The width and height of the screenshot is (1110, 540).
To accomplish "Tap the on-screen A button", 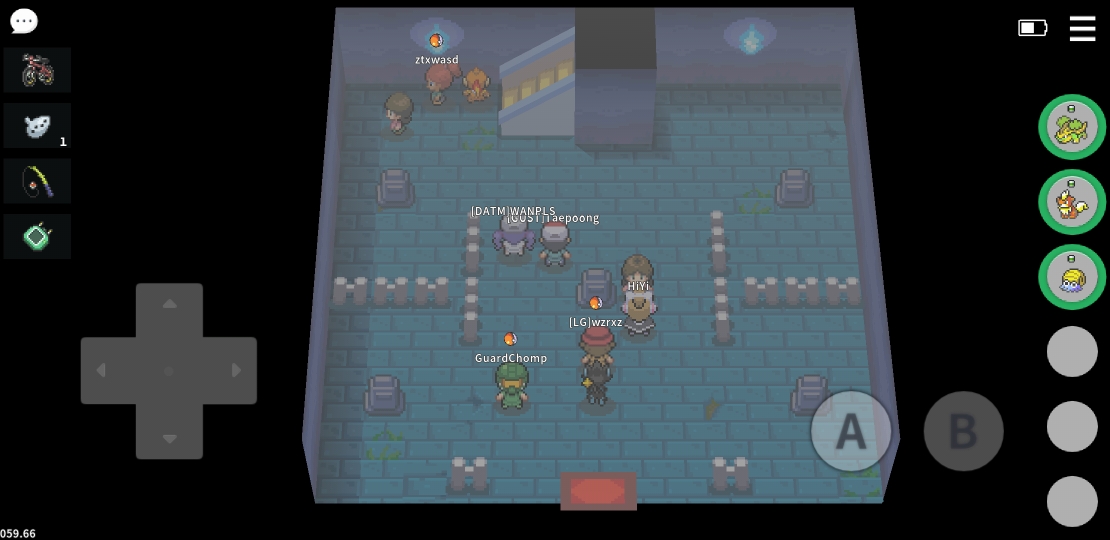I will click(x=851, y=431).
